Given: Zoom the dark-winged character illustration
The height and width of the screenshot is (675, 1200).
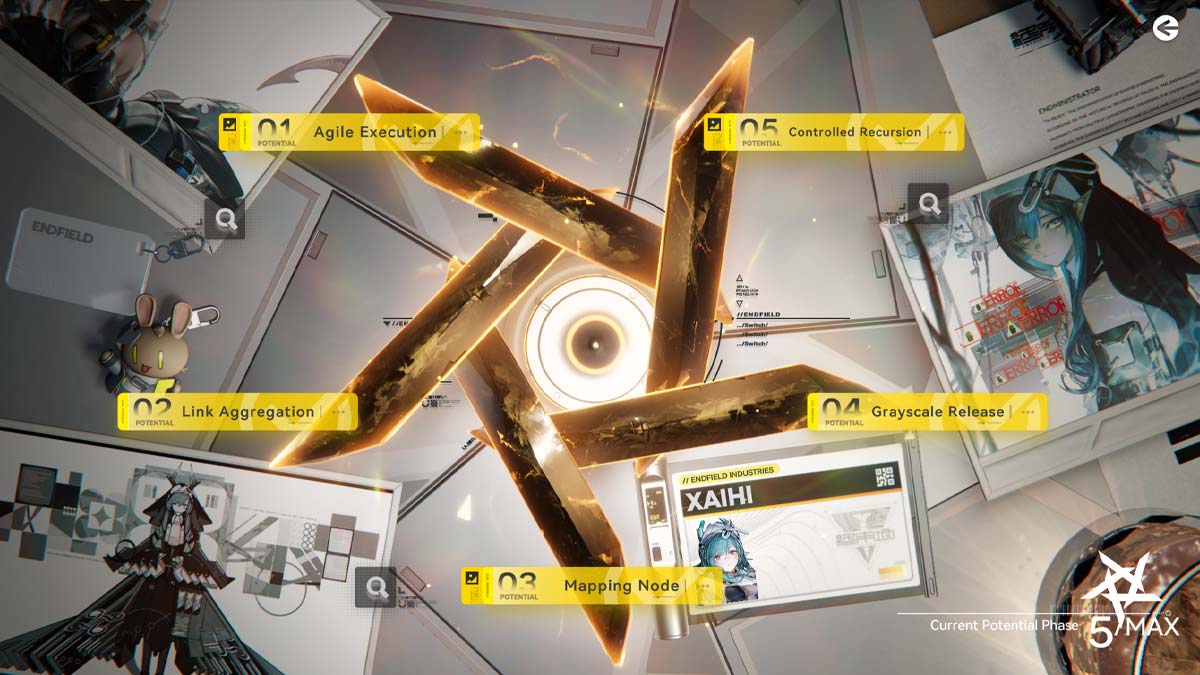Looking at the screenshot, I should tap(376, 588).
